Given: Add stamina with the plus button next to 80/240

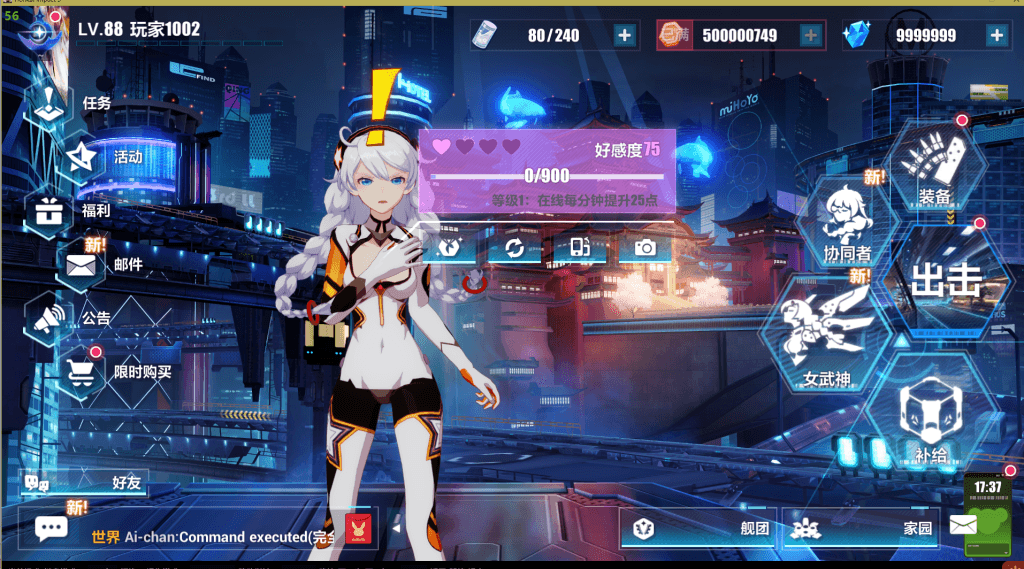Looking at the screenshot, I should (624, 36).
